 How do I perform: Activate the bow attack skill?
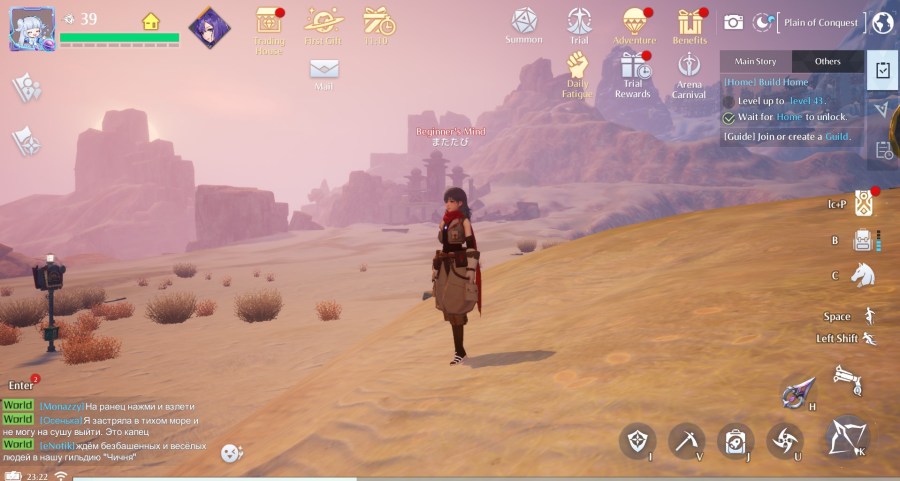point(849,437)
